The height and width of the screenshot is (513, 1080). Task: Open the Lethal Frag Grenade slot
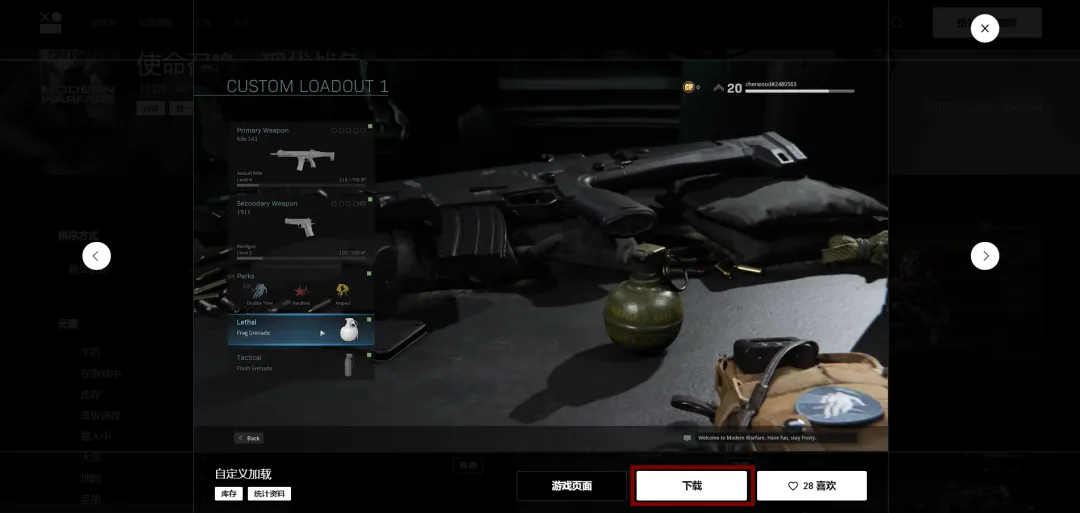[302, 329]
